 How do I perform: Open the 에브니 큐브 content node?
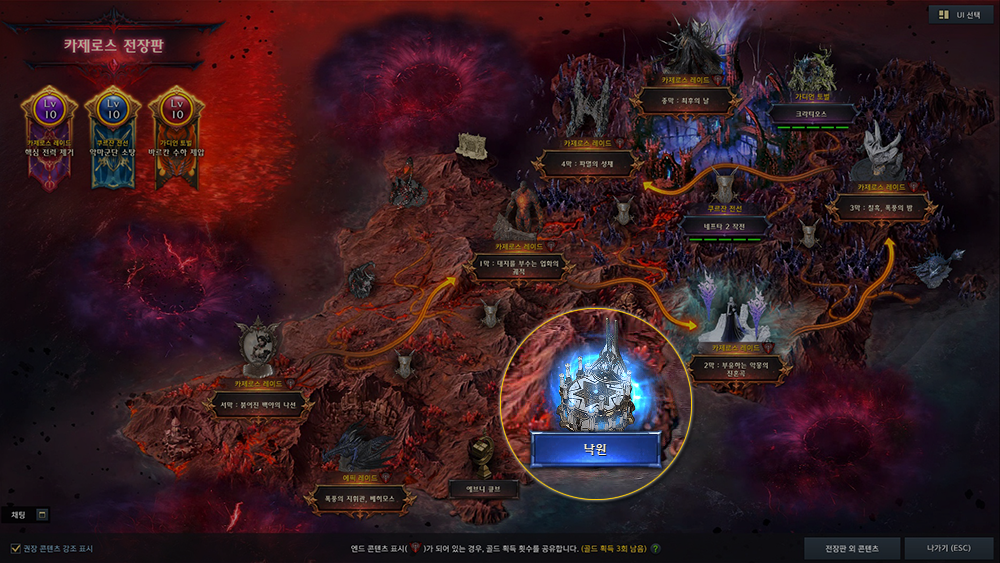[x=483, y=488]
